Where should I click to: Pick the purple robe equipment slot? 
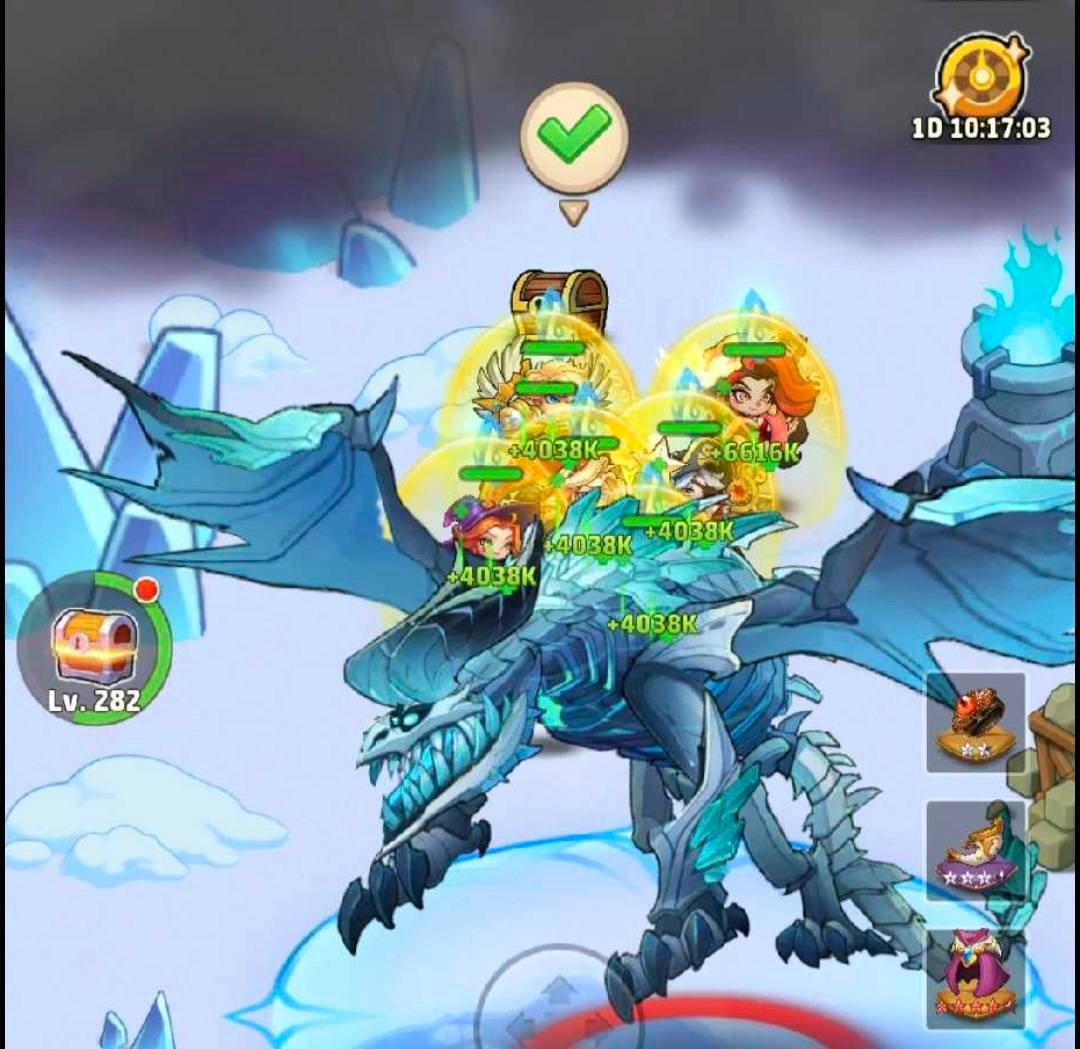(975, 976)
